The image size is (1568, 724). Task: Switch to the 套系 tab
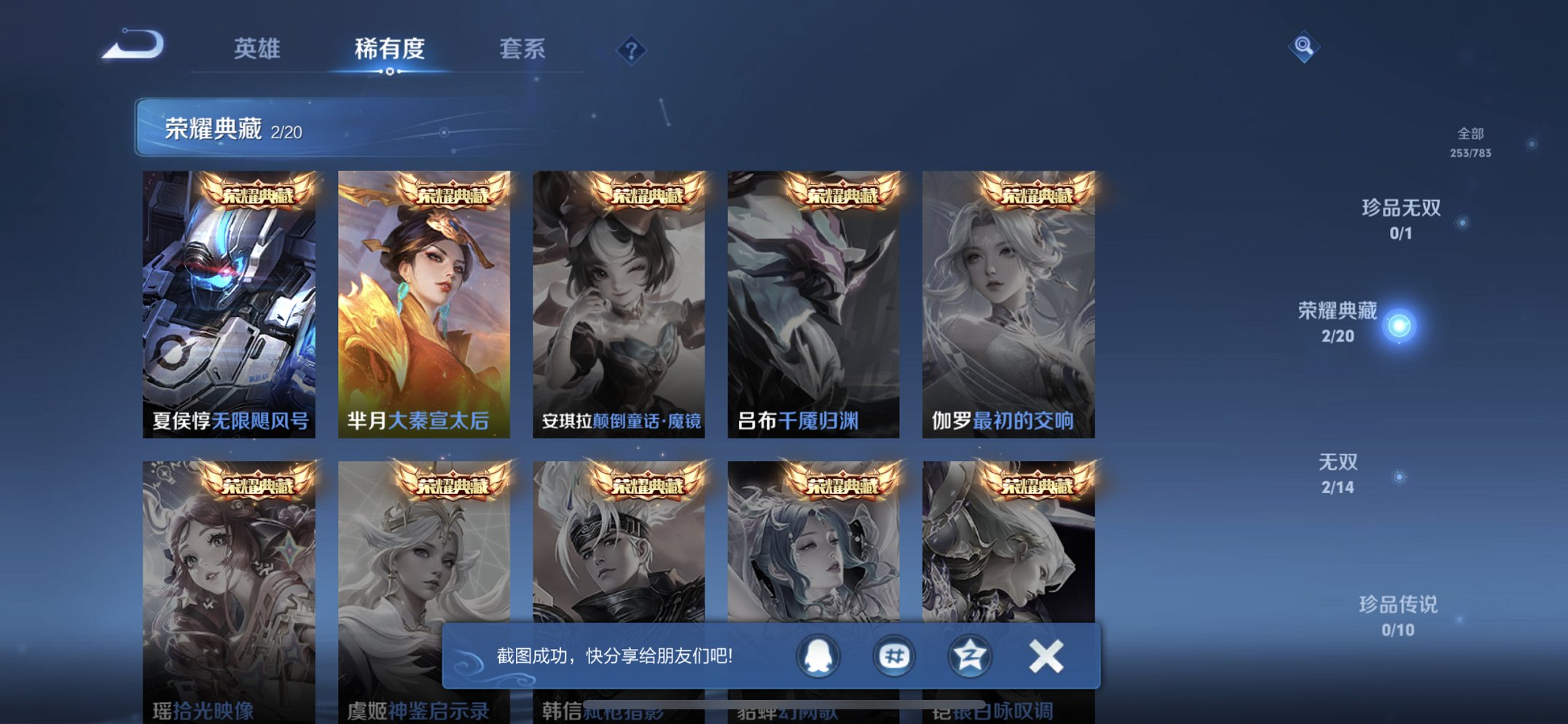523,49
